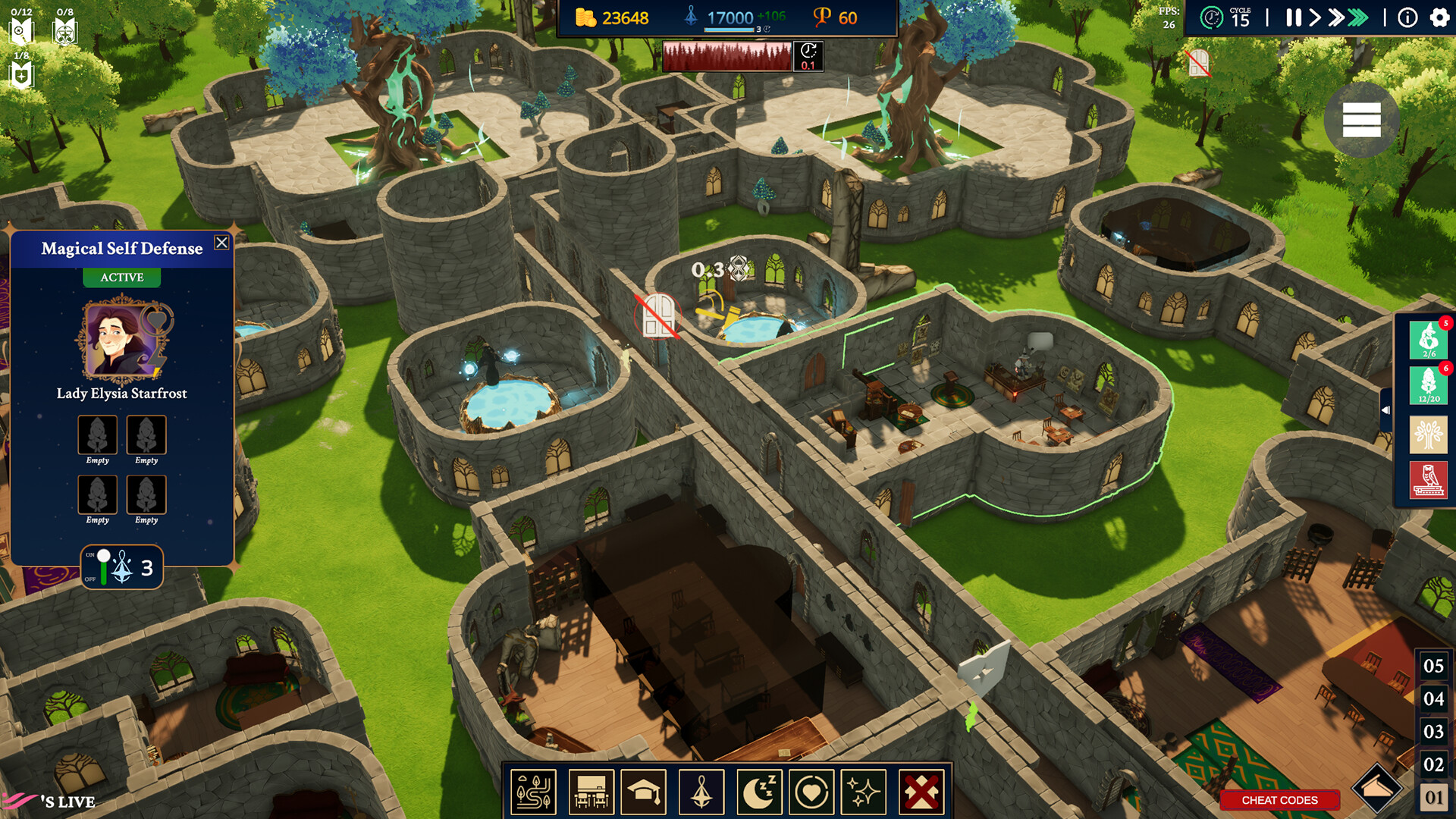The width and height of the screenshot is (1456, 819).
Task: Open the owl on books panel
Action: pyautogui.click(x=1429, y=480)
